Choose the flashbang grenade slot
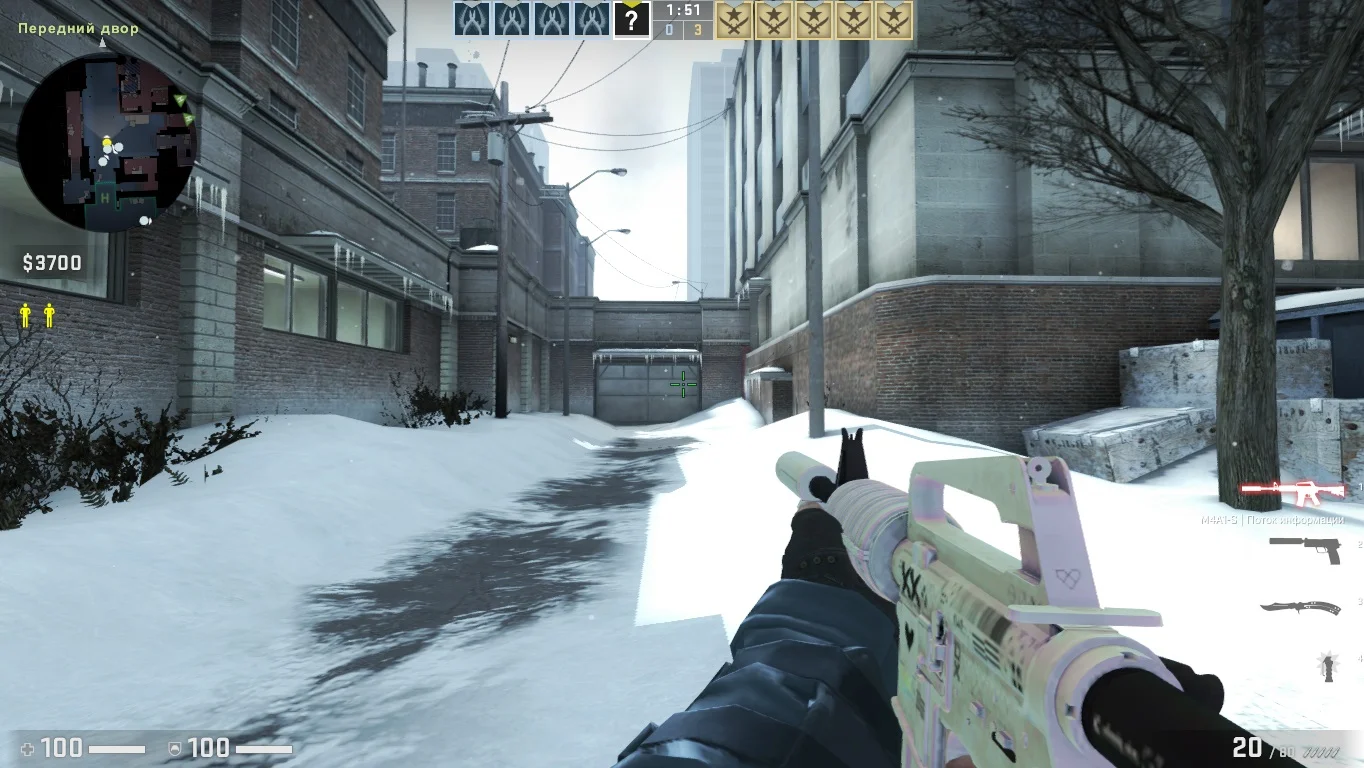The image size is (1364, 768). tap(1329, 665)
